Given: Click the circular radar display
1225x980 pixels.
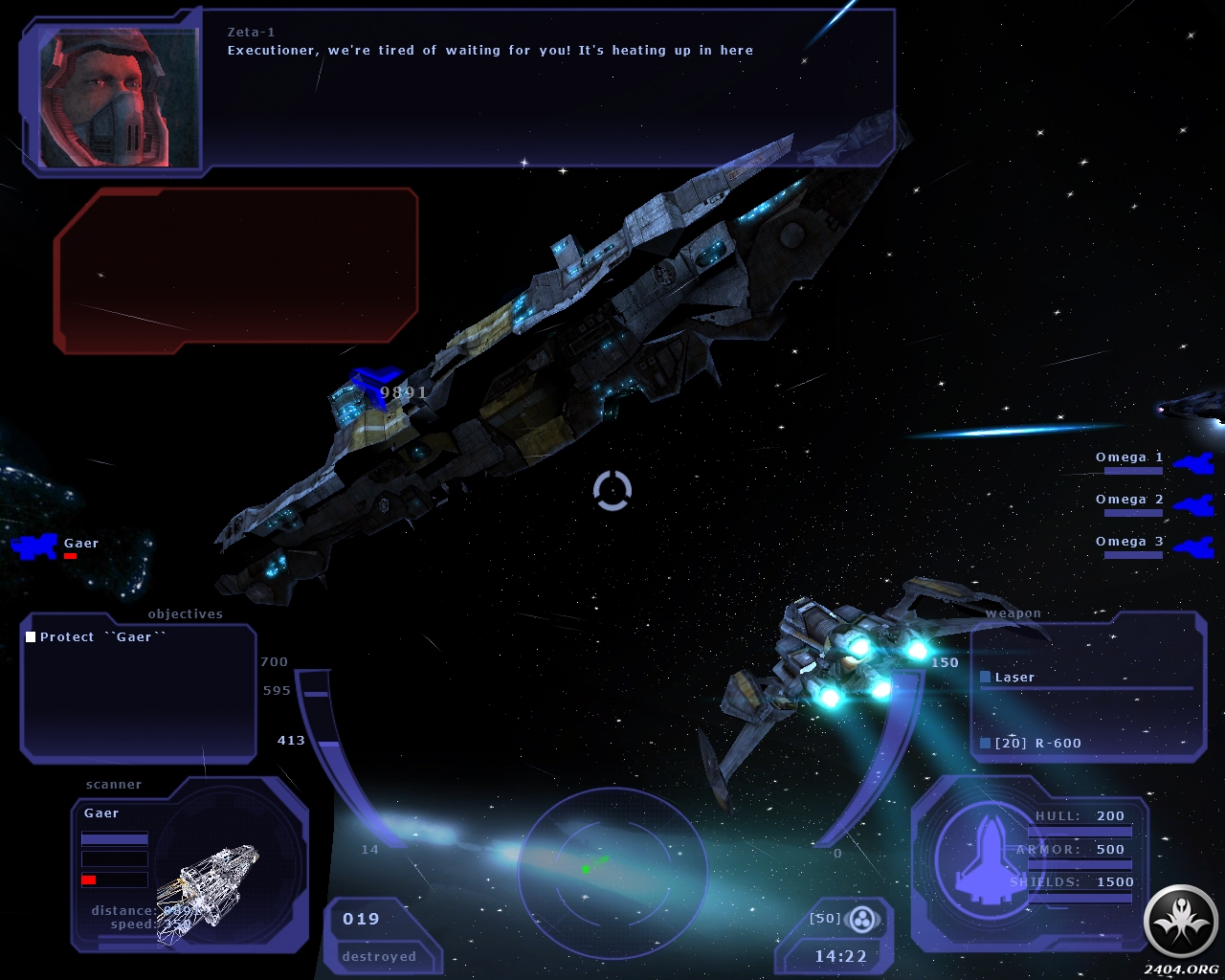Looking at the screenshot, I should point(612,871).
